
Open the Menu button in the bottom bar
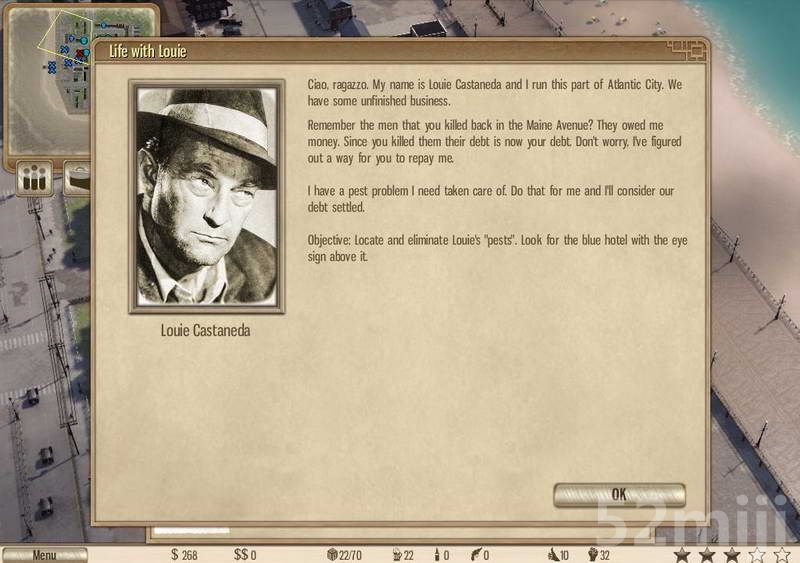(x=44, y=555)
